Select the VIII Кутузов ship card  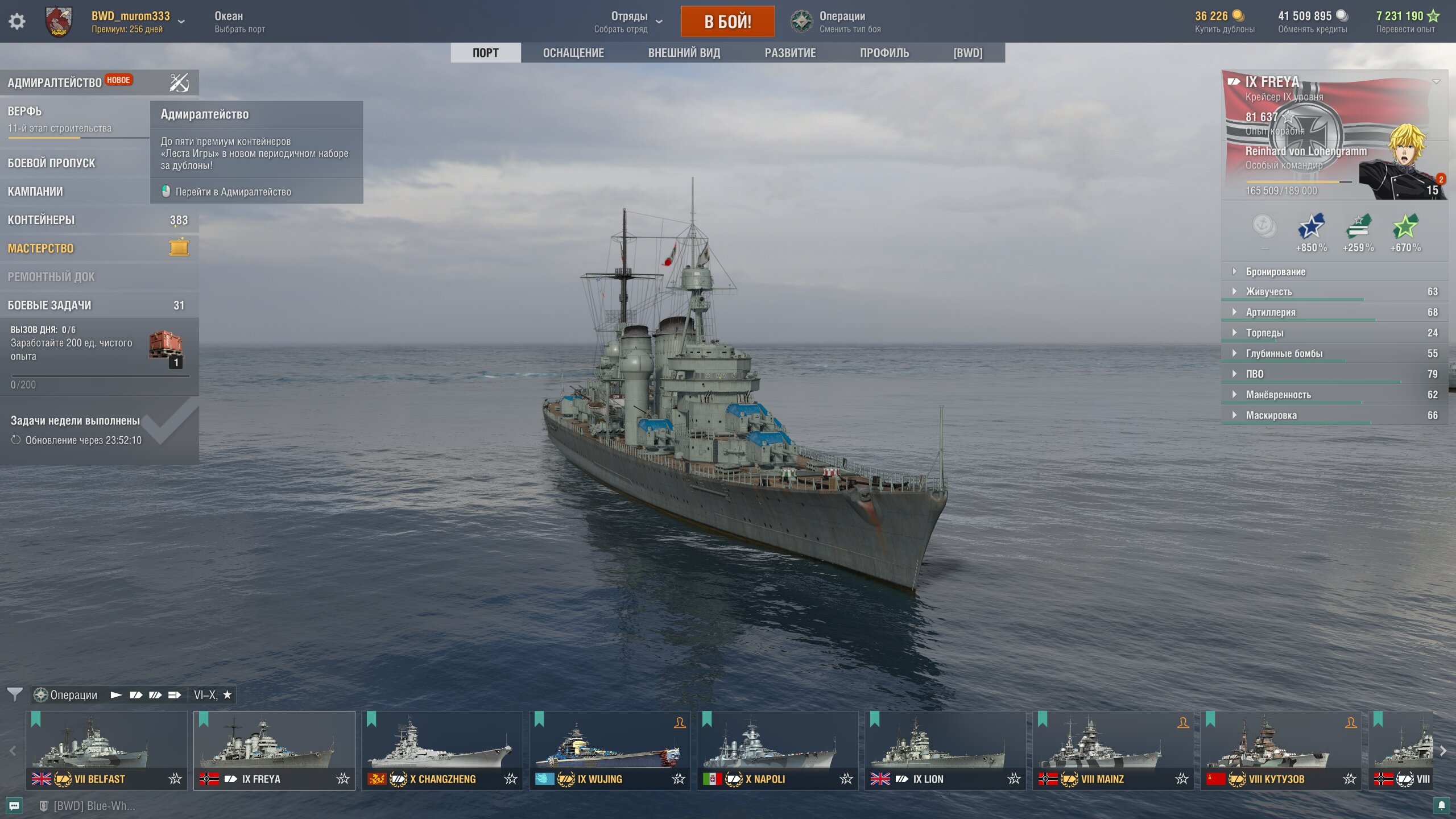click(1280, 750)
